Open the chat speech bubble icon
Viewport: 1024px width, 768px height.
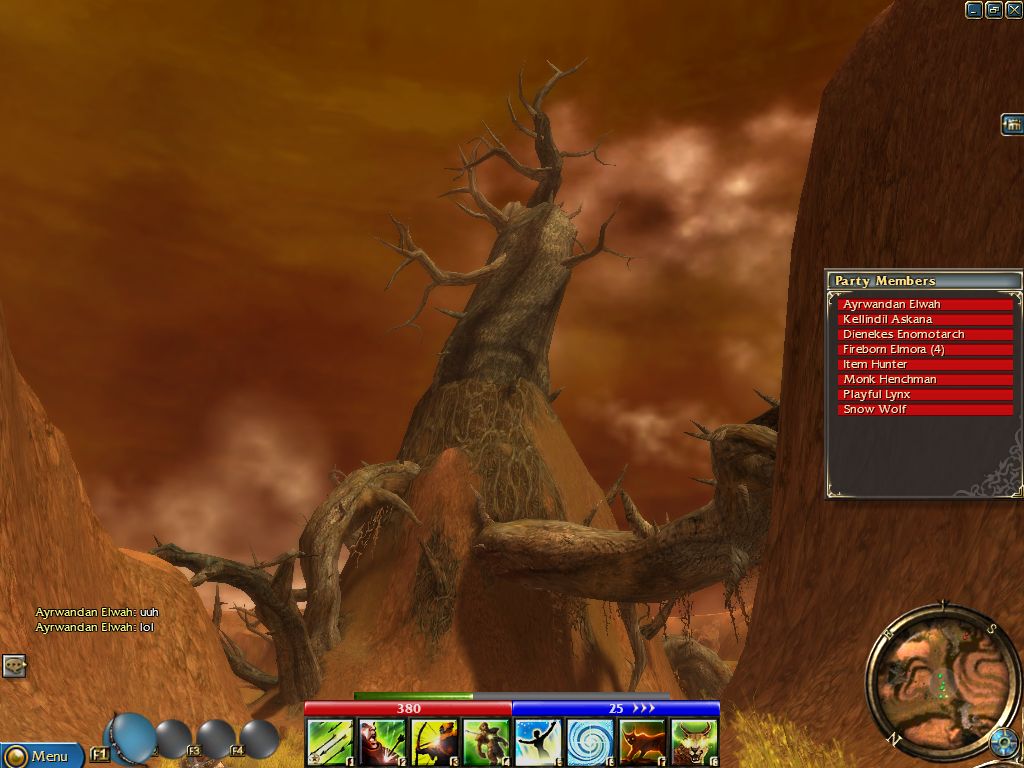click(x=14, y=665)
